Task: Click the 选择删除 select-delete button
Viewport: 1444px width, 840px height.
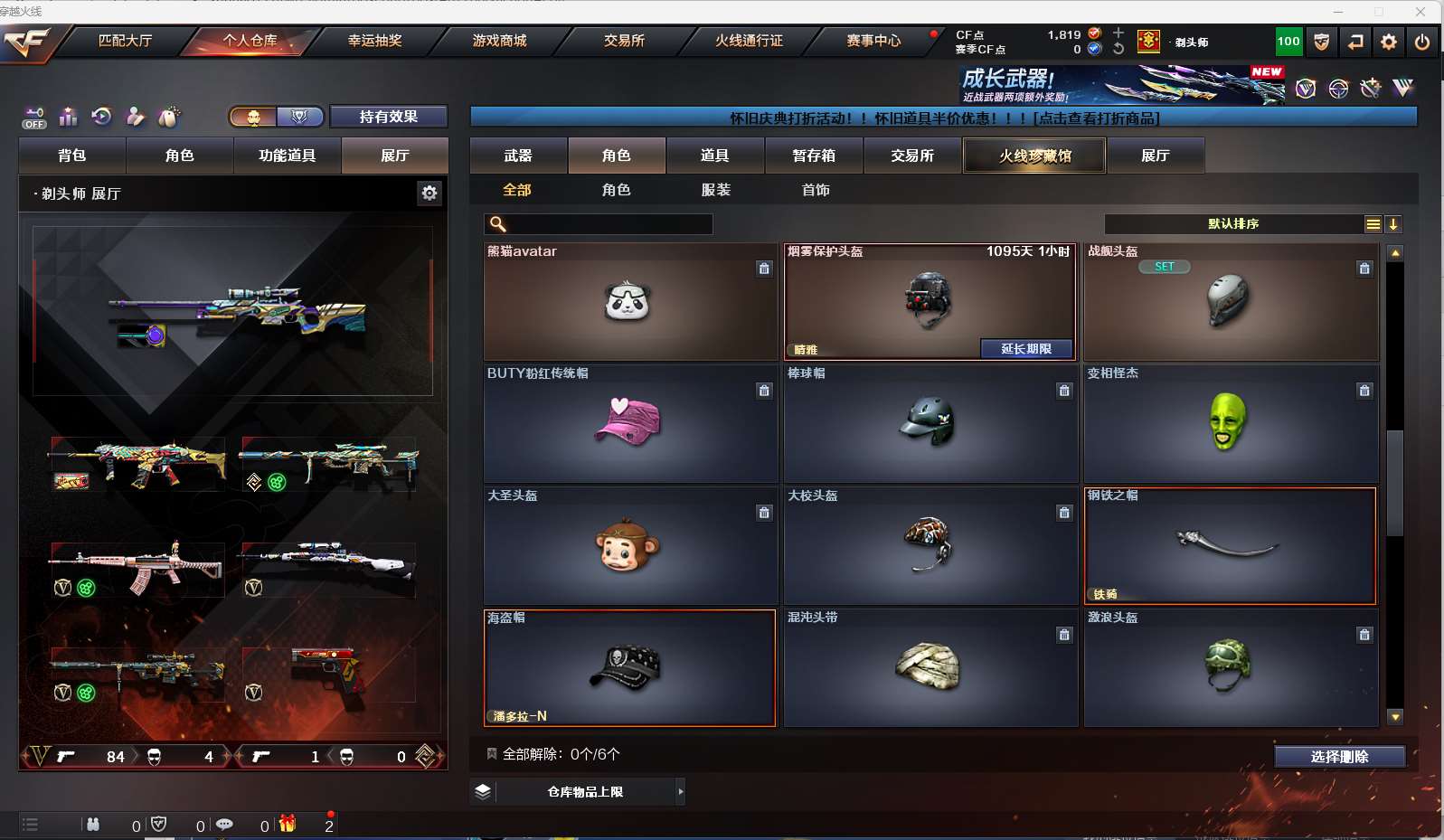Action: [x=1339, y=757]
